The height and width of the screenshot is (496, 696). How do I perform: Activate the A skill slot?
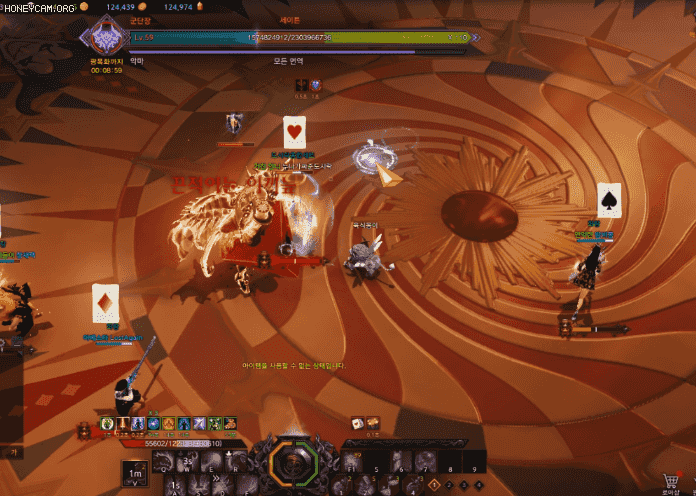(174, 485)
